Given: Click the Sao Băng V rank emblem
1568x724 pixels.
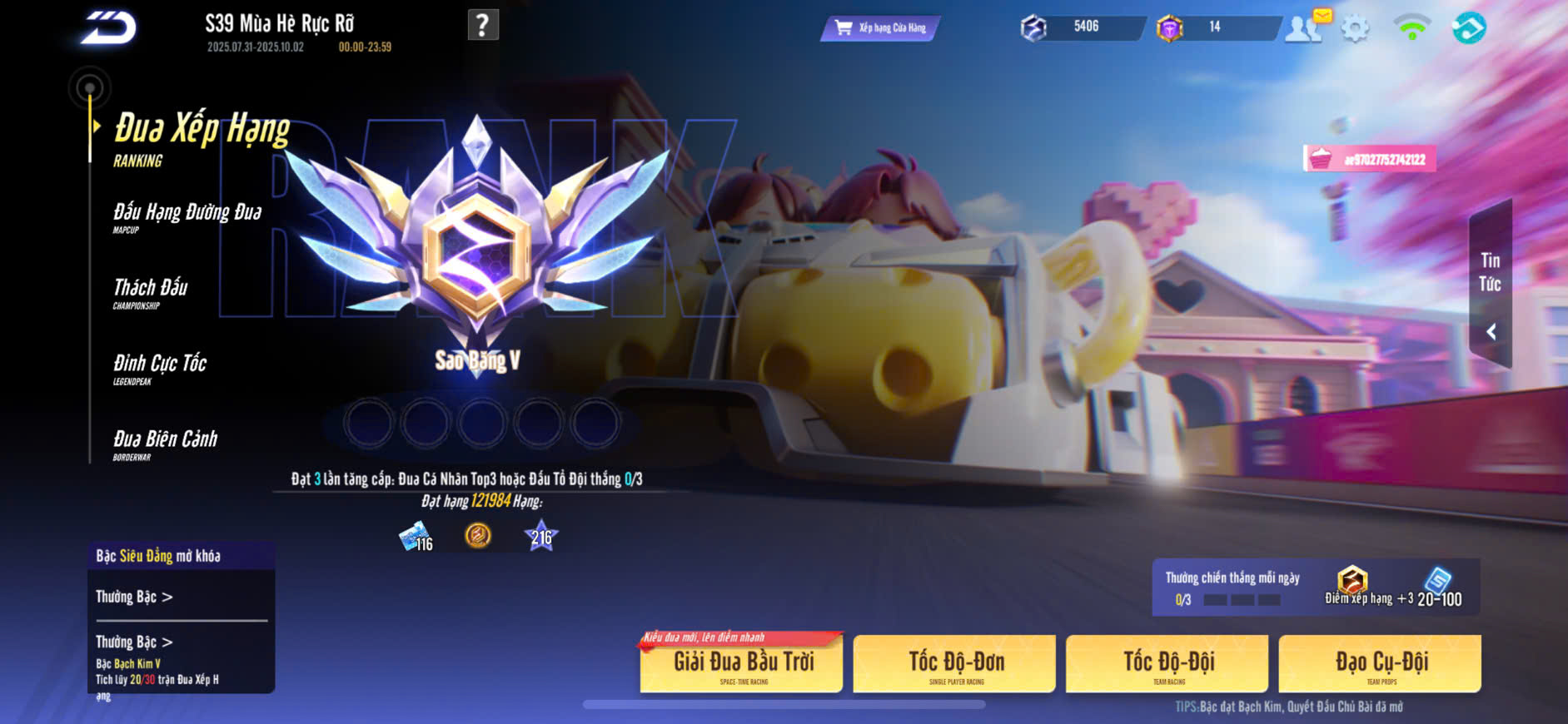Looking at the screenshot, I should (x=477, y=241).
